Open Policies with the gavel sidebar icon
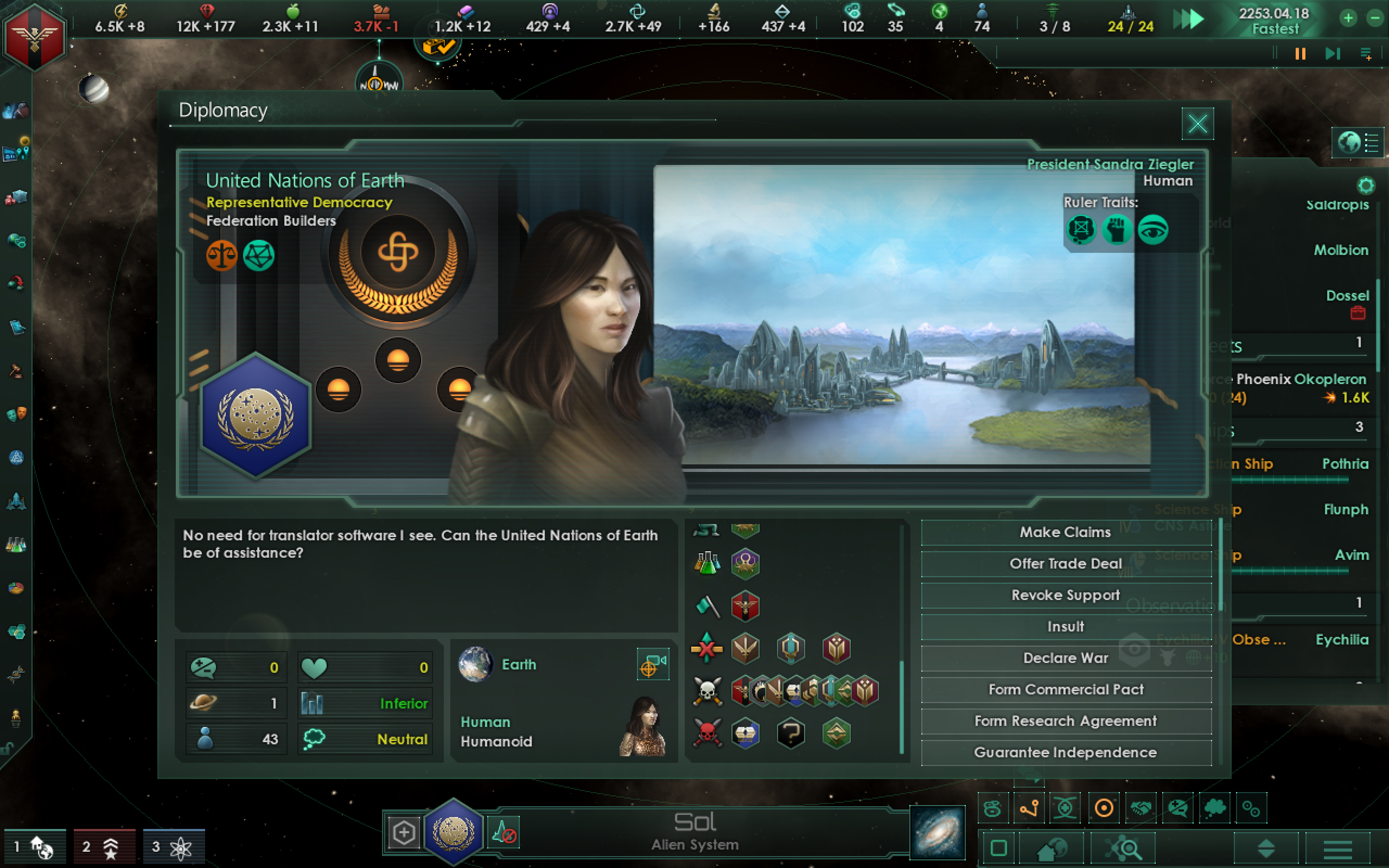Screen dimensions: 1389x868 (16, 371)
